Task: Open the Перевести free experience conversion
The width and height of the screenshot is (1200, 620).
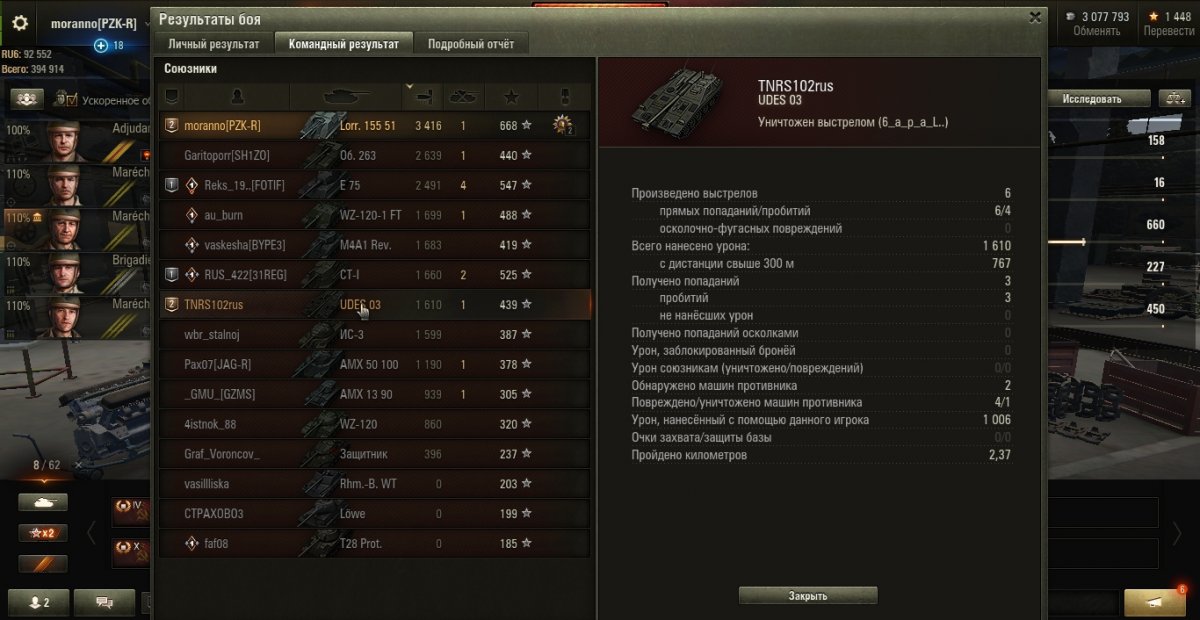Action: coord(1168,23)
